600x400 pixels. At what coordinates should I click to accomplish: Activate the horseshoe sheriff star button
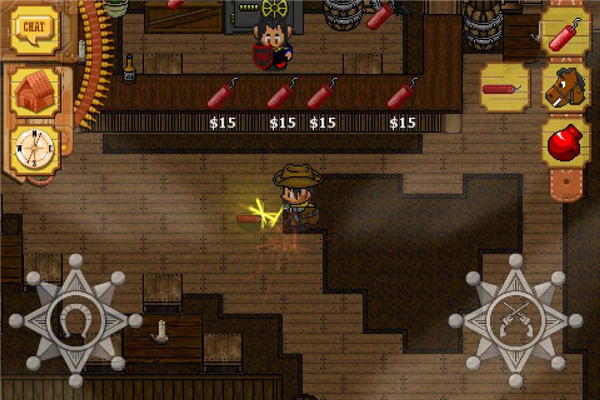[x=69, y=319]
